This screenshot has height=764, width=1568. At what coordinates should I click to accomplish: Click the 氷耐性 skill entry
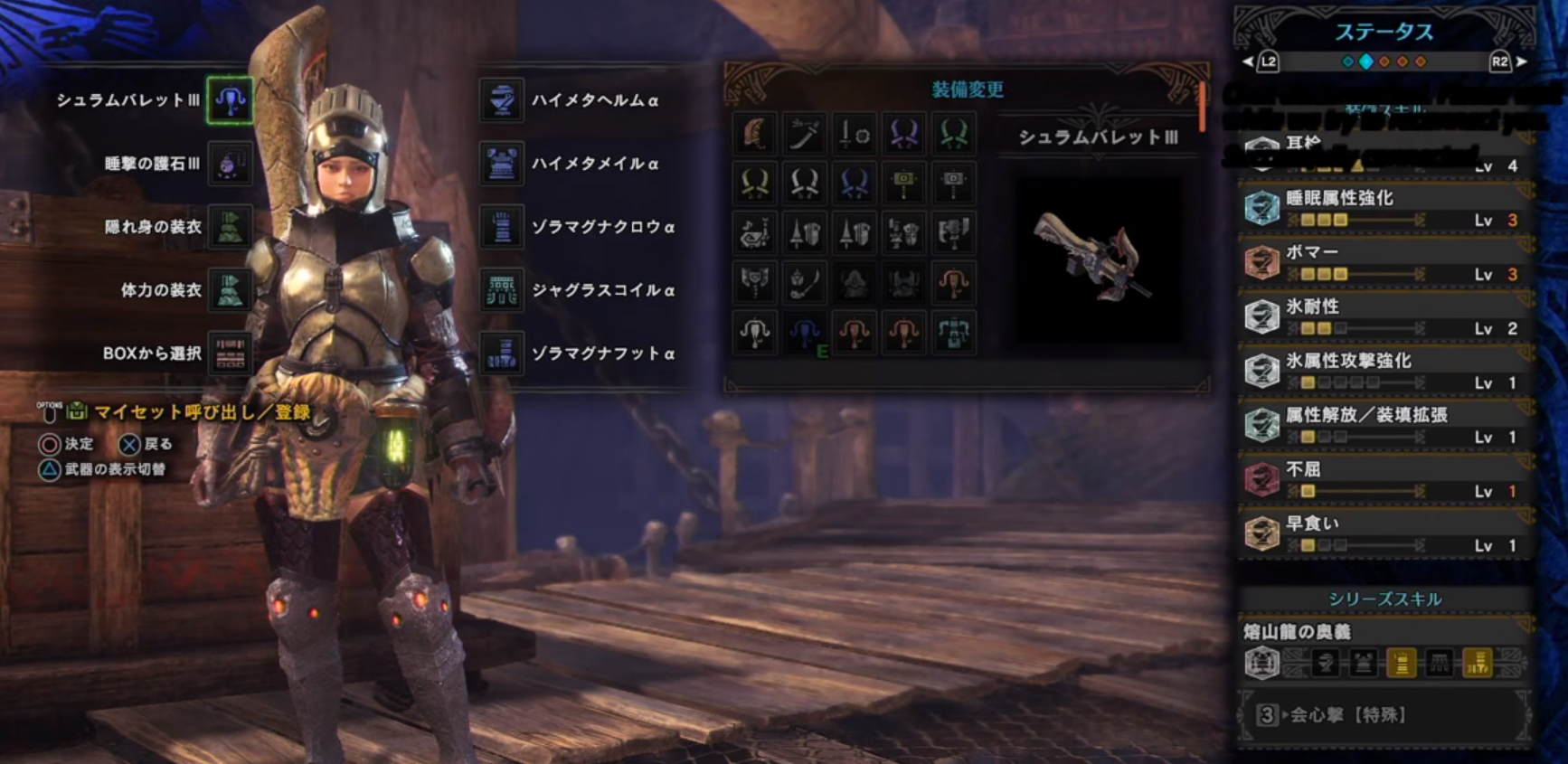coord(1385,316)
